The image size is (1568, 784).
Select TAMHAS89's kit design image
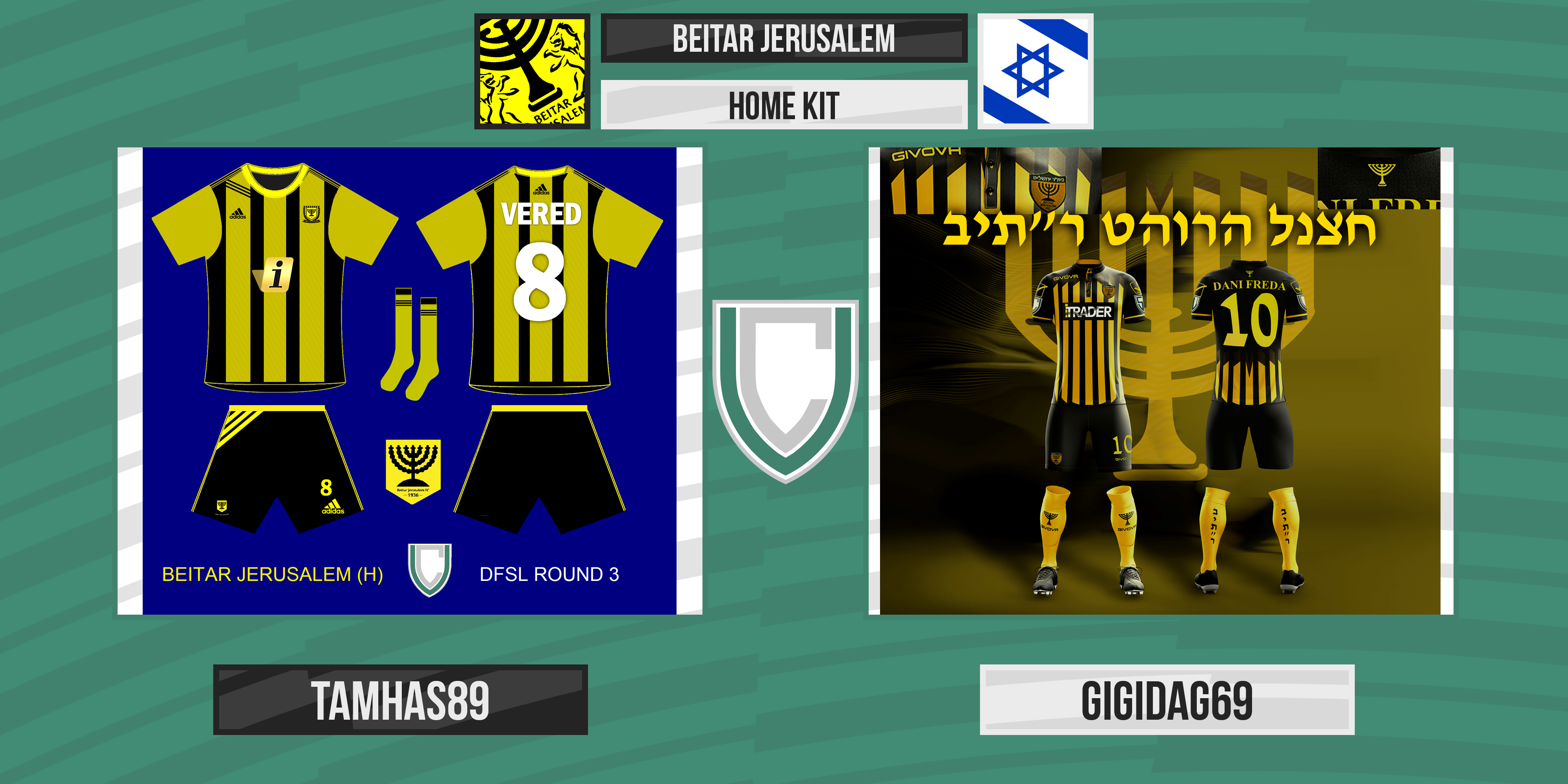click(x=409, y=380)
